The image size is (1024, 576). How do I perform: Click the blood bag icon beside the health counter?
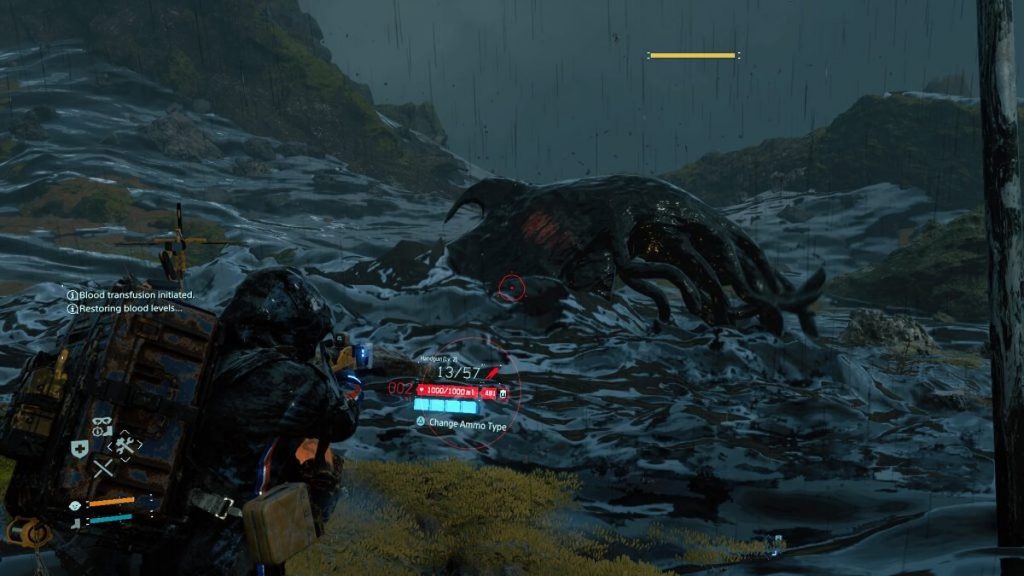(x=502, y=393)
